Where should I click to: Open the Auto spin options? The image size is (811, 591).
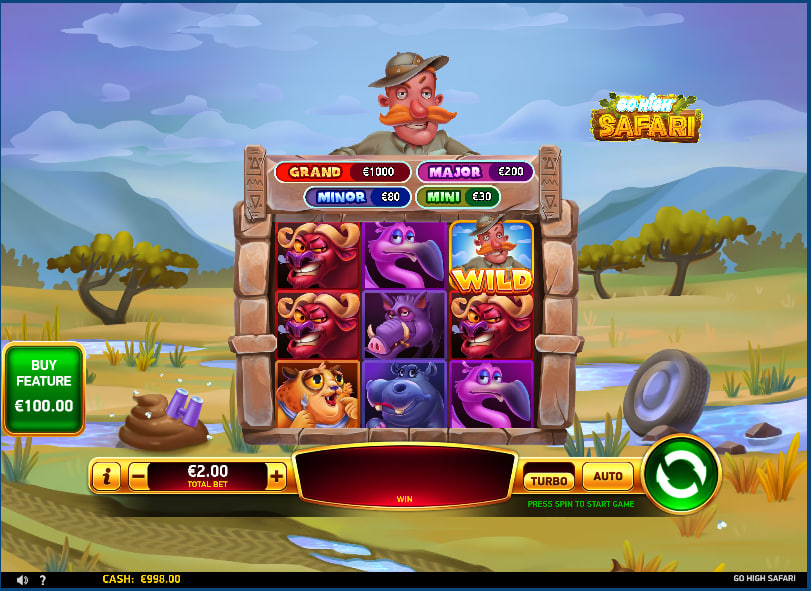[608, 476]
